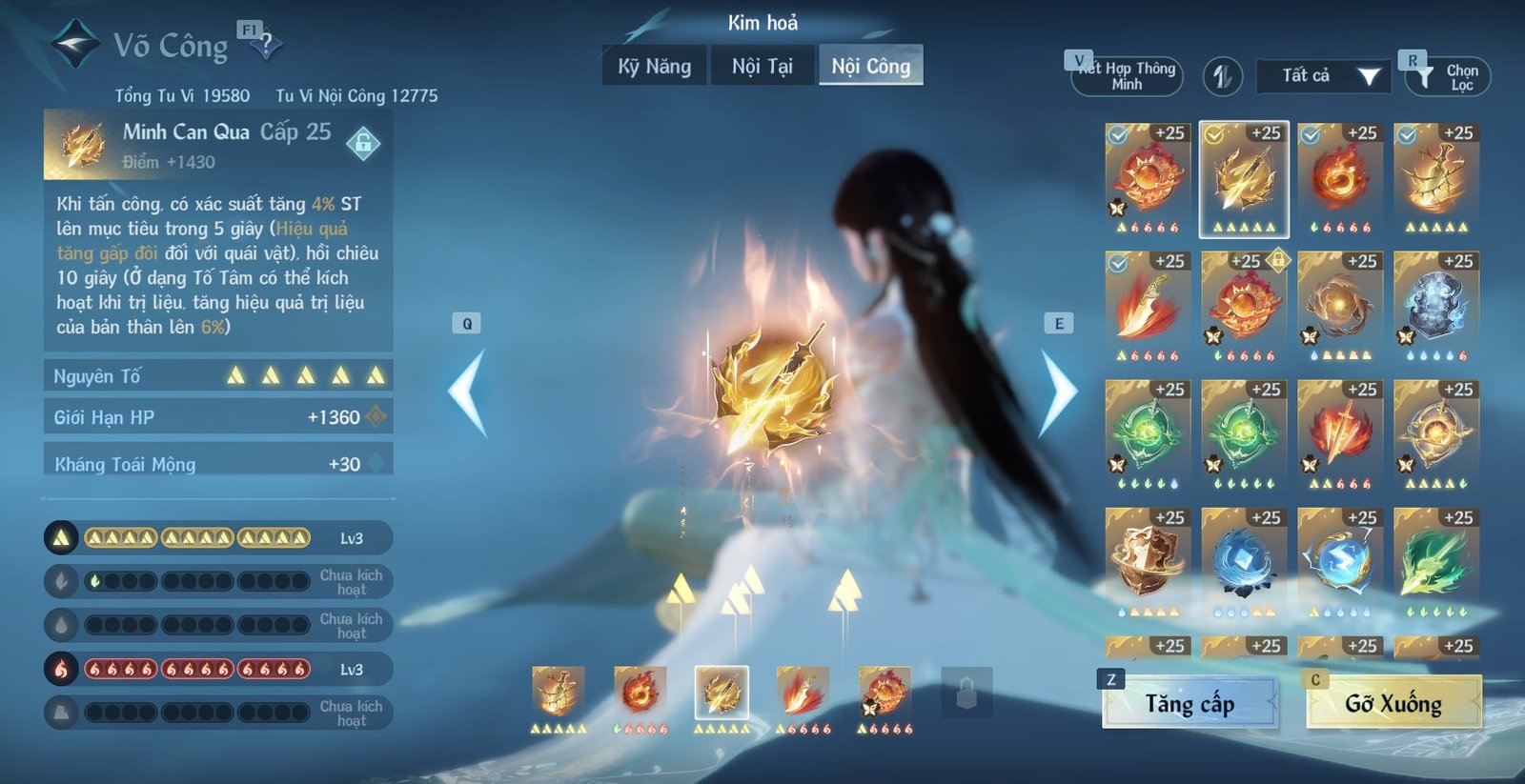1525x784 pixels.
Task: Click the right E arrow to browse skills
Action: tap(1058, 391)
